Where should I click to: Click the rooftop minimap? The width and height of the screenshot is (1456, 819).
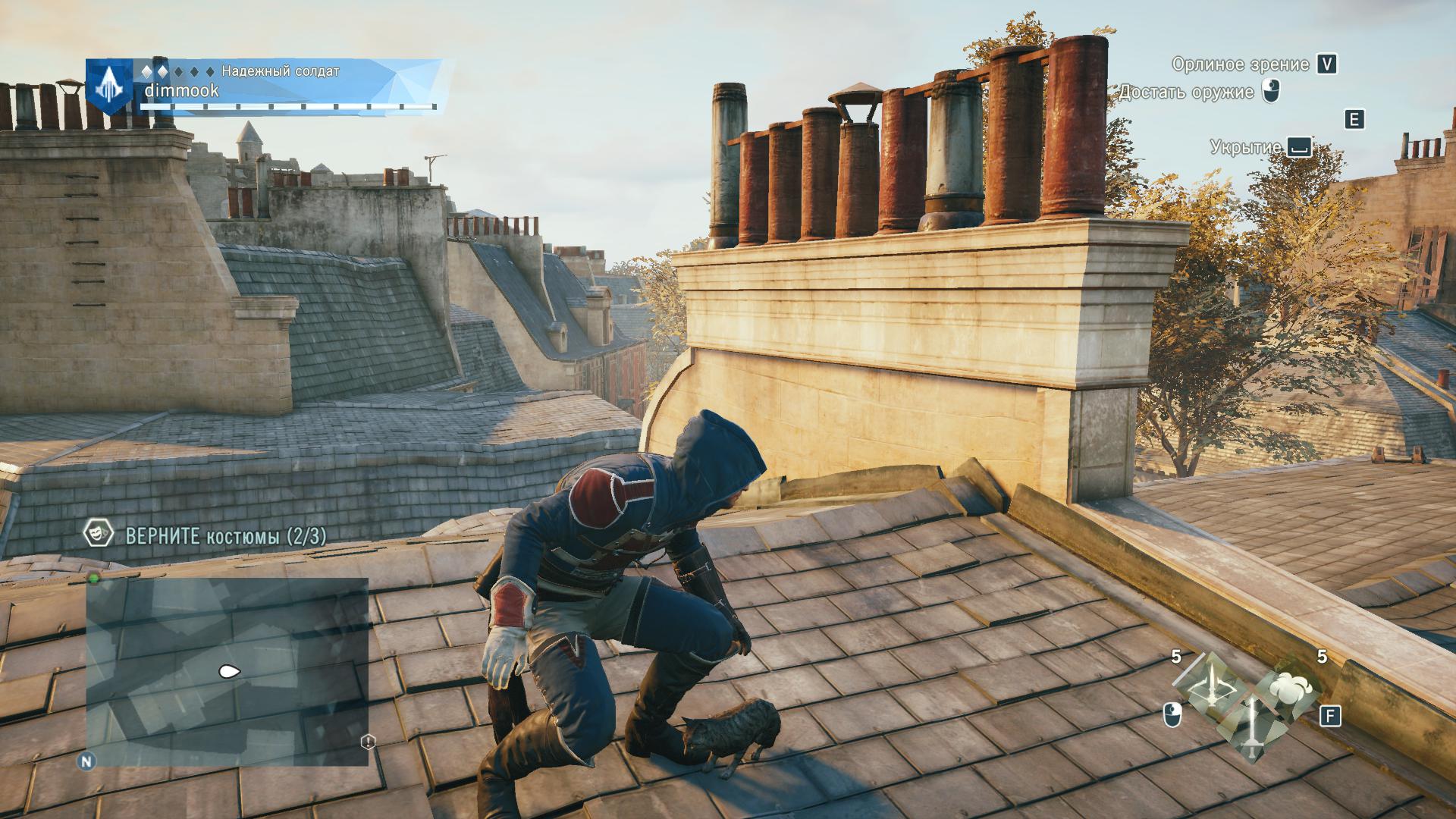tap(227, 672)
